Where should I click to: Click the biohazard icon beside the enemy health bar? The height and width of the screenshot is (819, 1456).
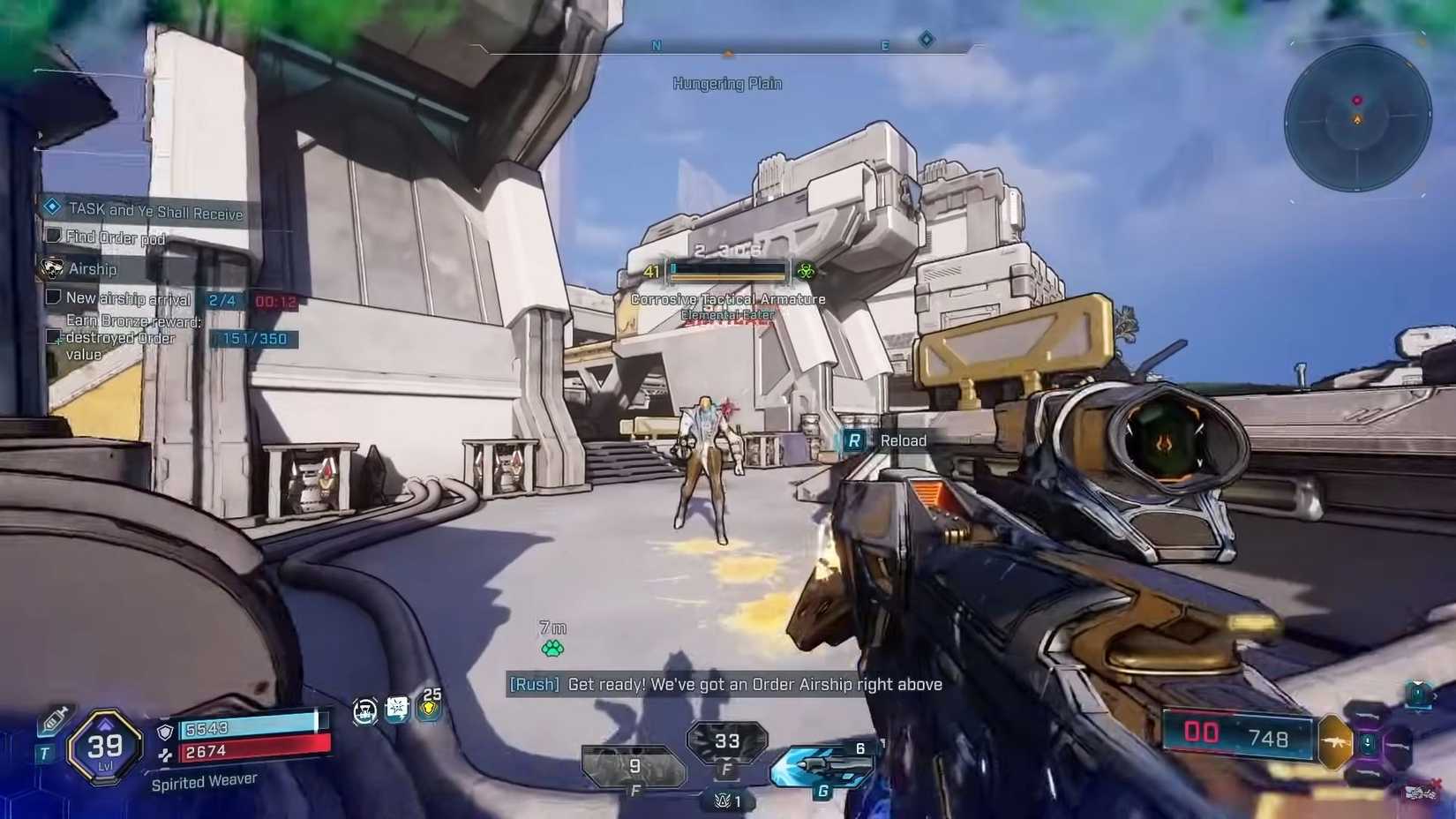806,270
